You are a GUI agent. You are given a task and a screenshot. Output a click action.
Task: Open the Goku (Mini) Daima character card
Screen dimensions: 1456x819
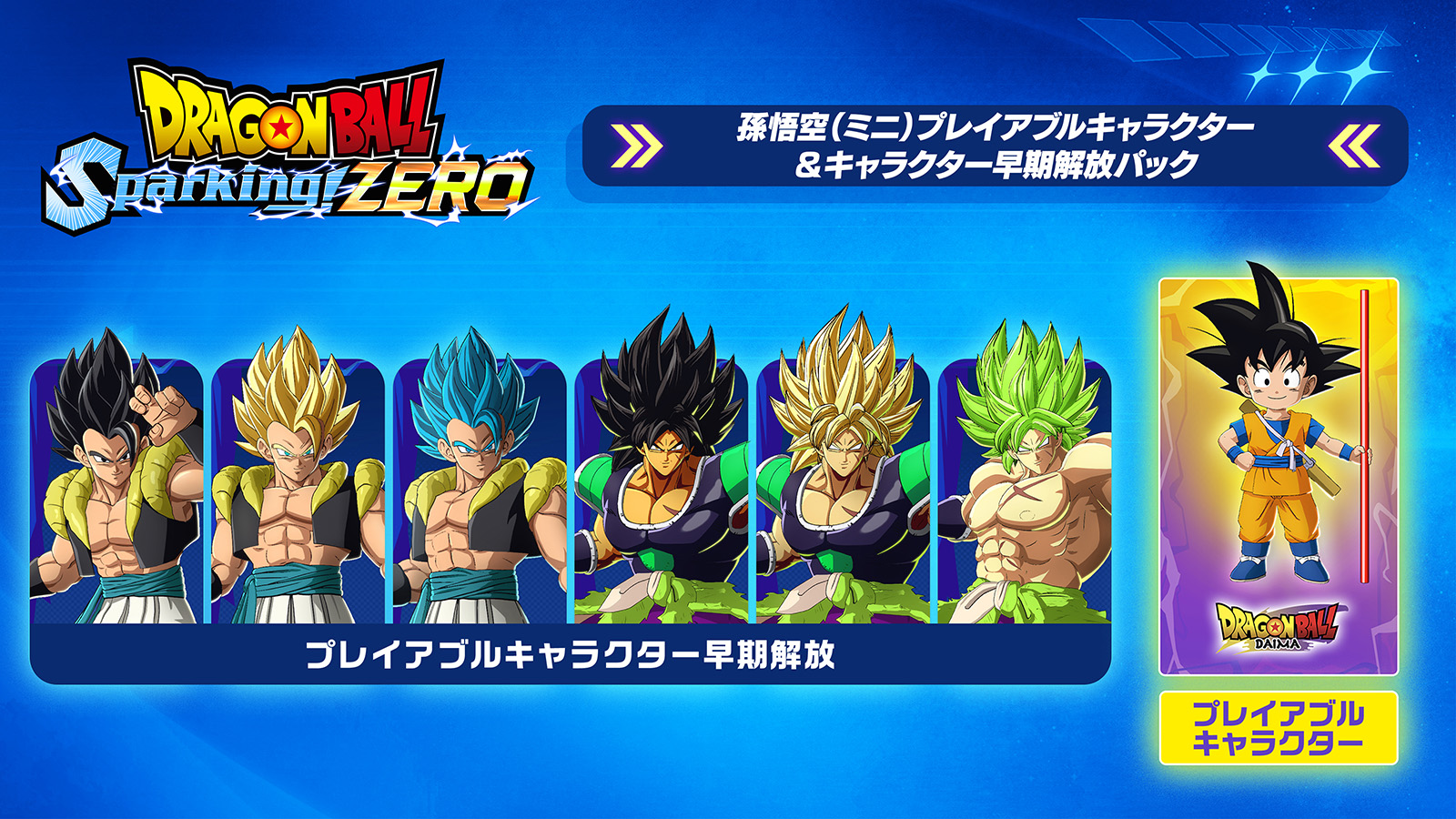click(x=1278, y=476)
